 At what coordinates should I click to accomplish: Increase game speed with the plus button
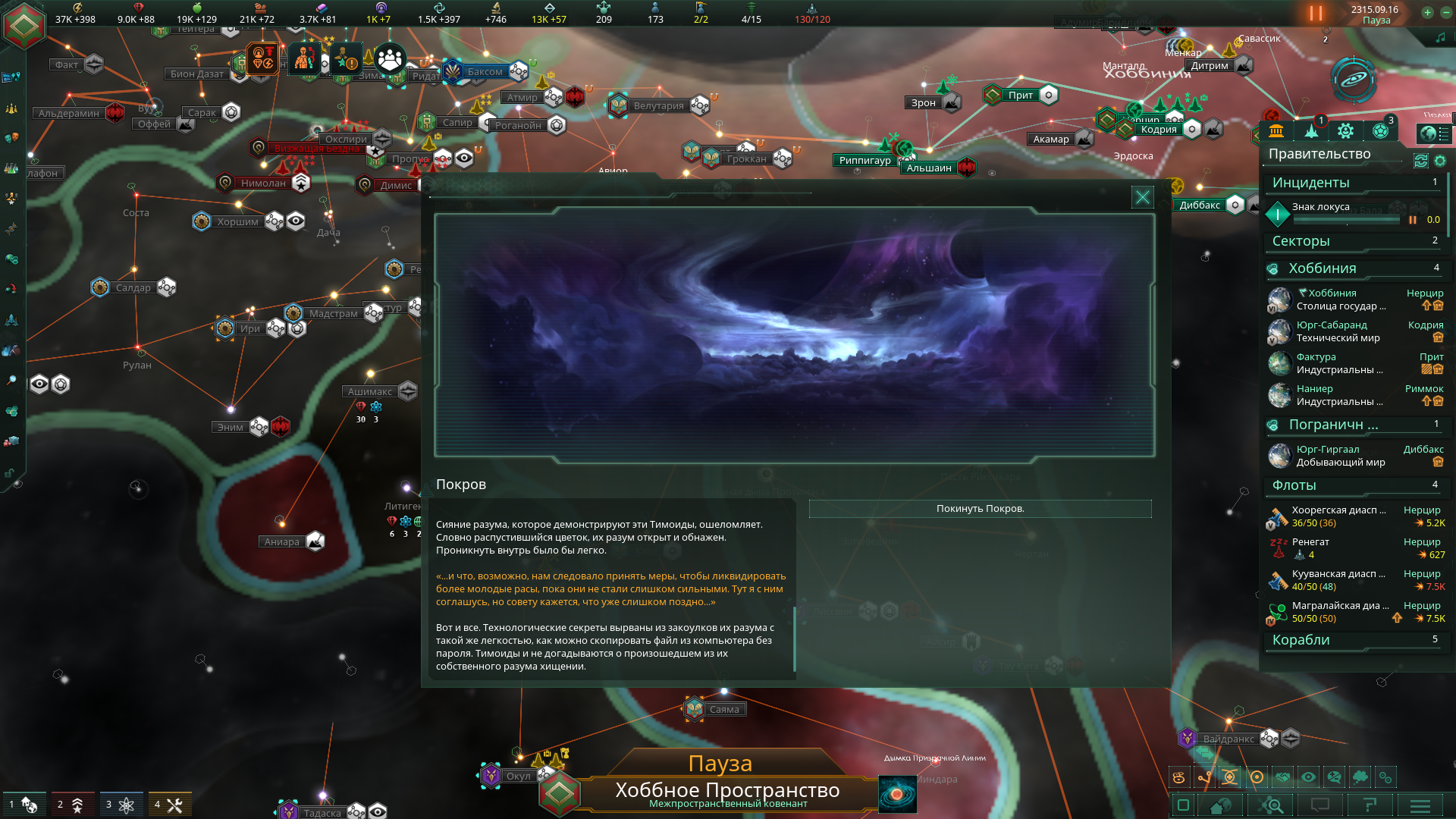[x=1427, y=12]
